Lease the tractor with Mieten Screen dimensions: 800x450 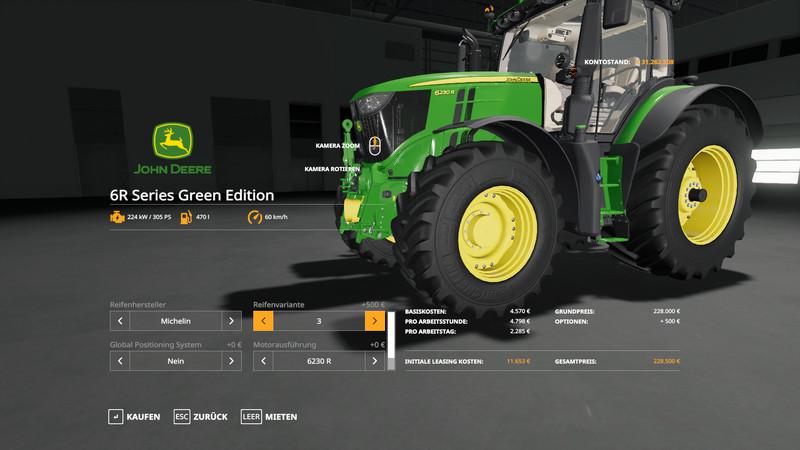269,416
